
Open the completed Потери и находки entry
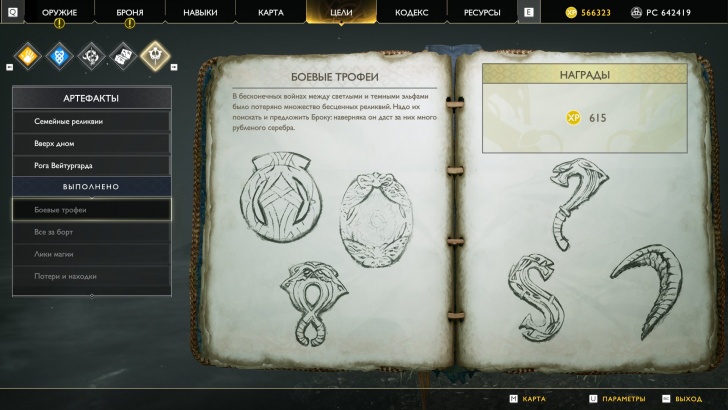91,276
